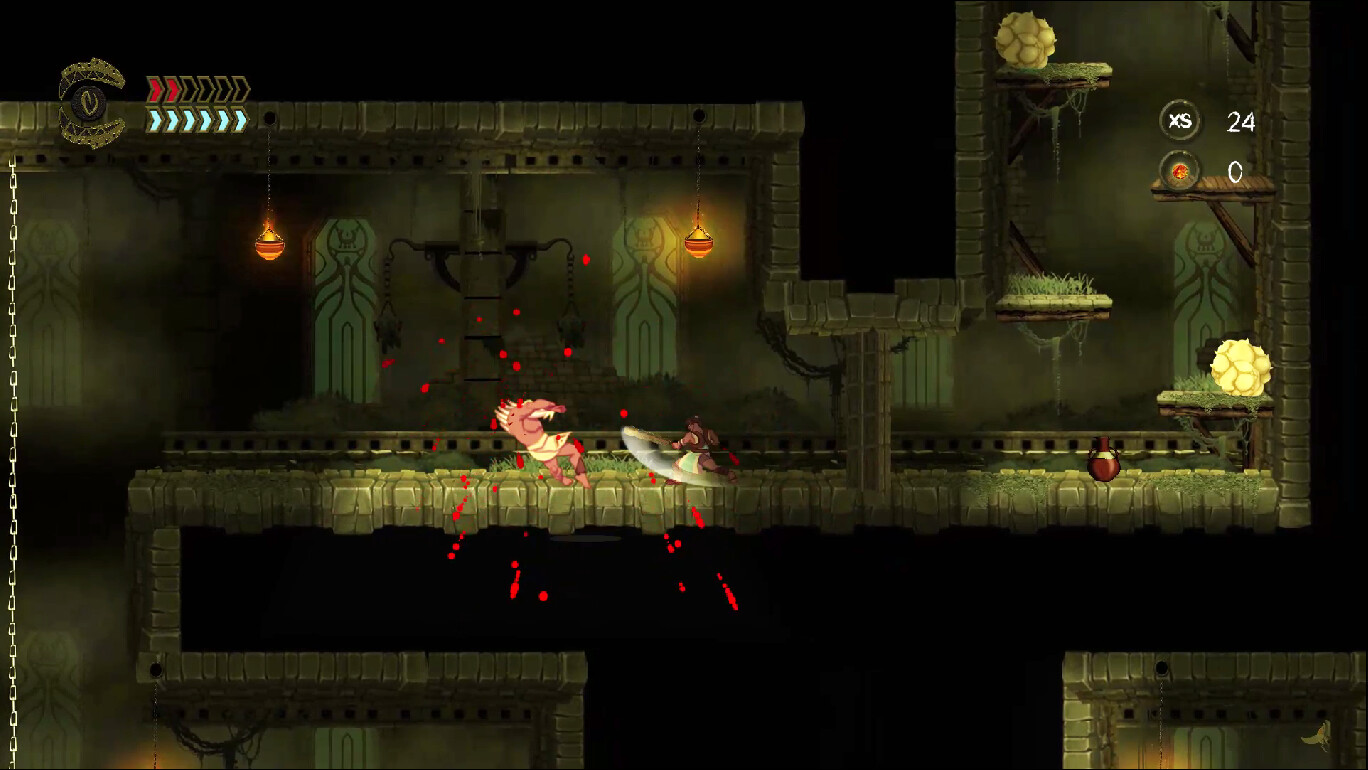Expand the XS counter showing 24
This screenshot has height=770, width=1368.
[x=1240, y=122]
